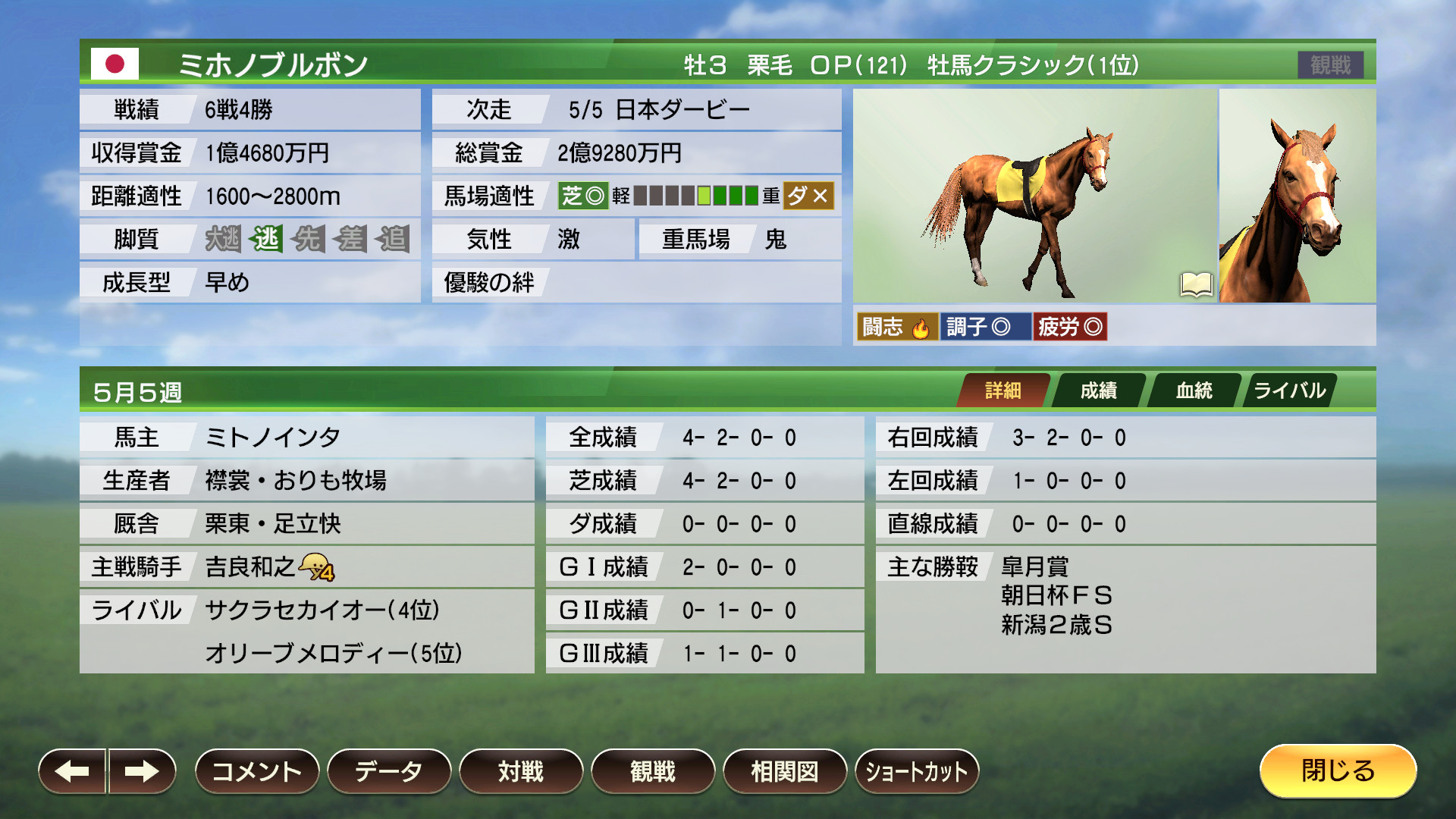1456x819 pixels.
Task: Click the right arrow to view next horse
Action: pyautogui.click(x=143, y=770)
